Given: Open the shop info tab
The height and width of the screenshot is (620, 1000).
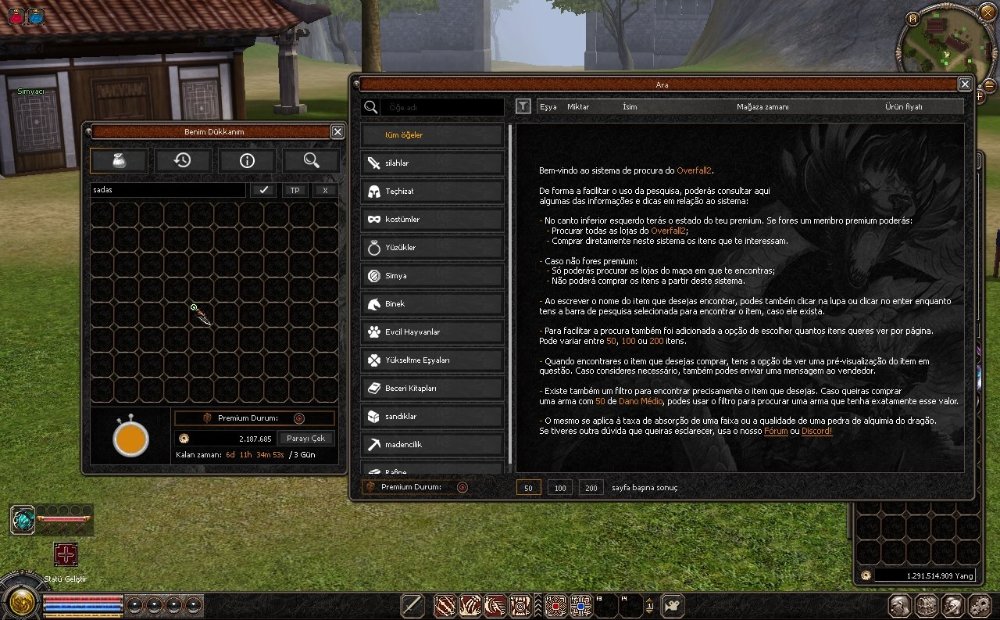Looking at the screenshot, I should pyautogui.click(x=247, y=160).
